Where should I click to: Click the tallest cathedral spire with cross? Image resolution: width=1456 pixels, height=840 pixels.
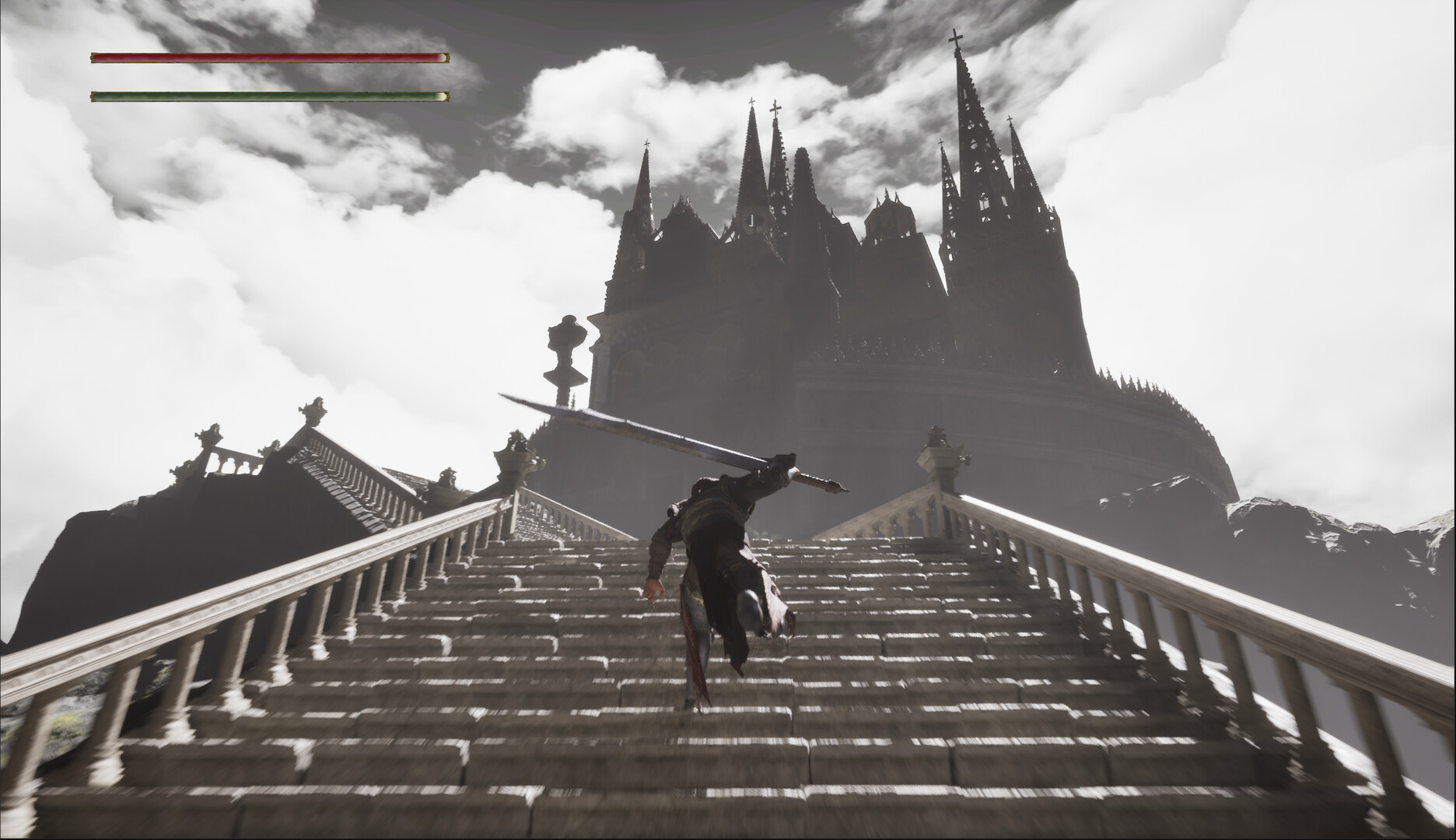point(967,117)
